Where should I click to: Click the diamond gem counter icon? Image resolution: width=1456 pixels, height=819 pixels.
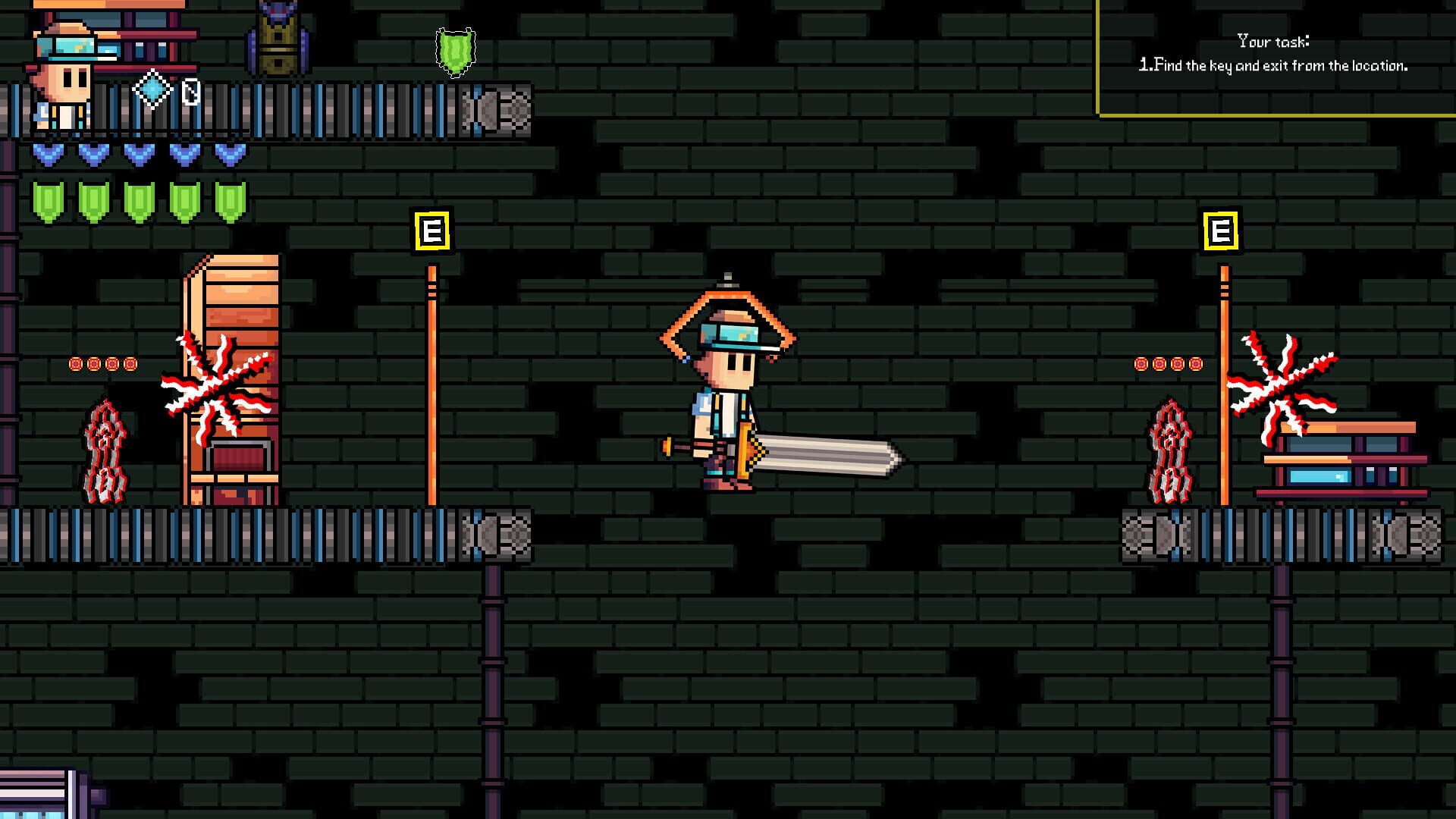click(x=152, y=89)
